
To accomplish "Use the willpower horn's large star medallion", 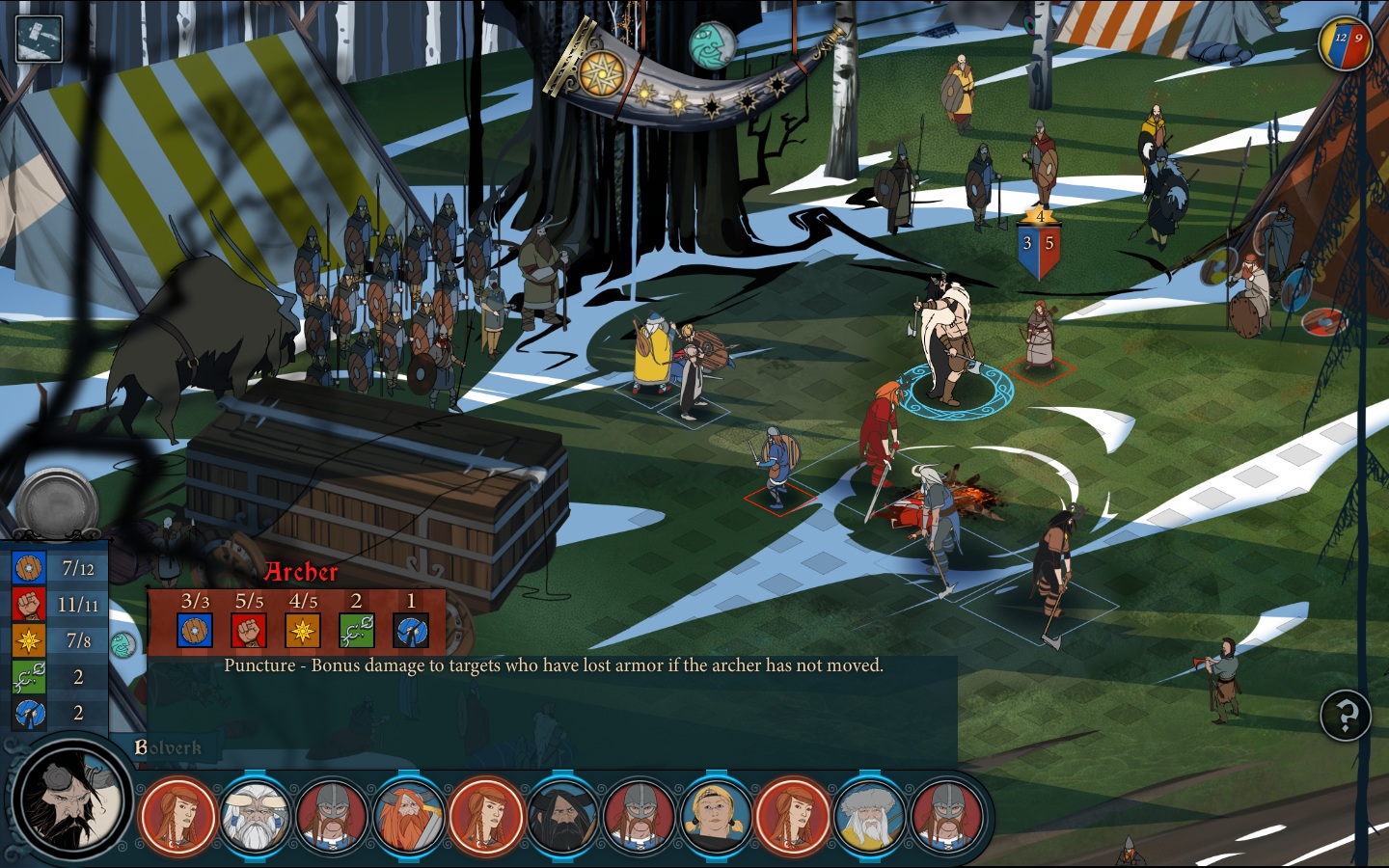I will 599,72.
